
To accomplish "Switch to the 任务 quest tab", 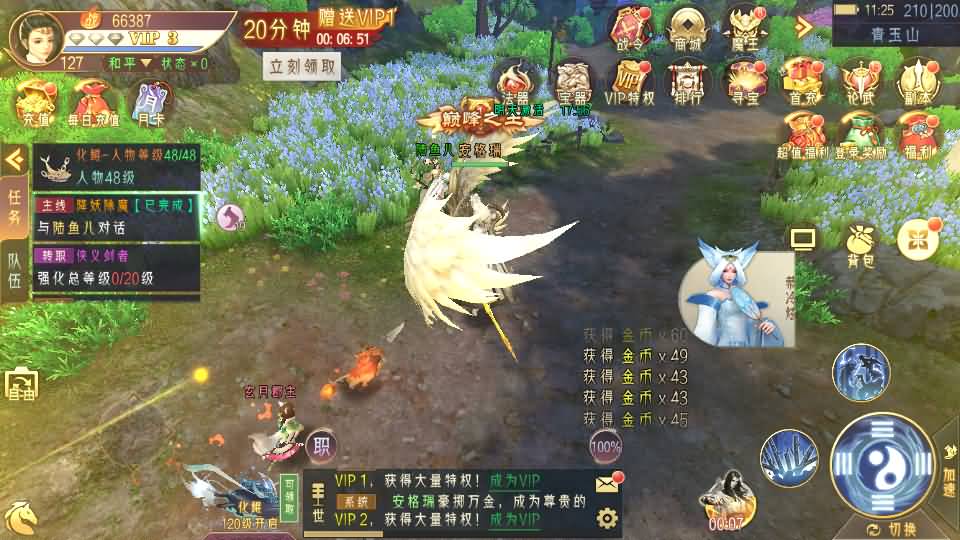I will click(x=15, y=204).
